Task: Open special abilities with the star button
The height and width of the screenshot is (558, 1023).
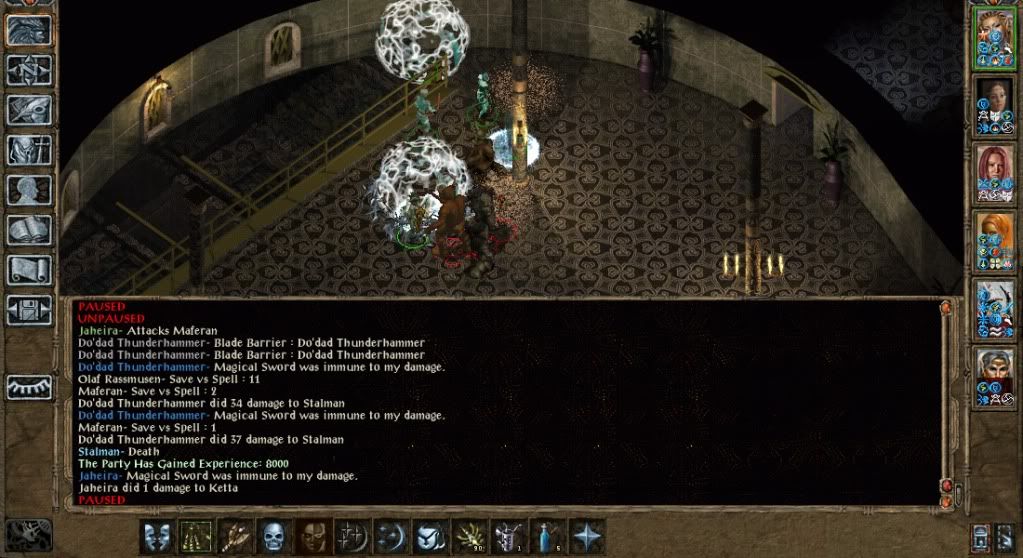Action: pyautogui.click(x=587, y=537)
